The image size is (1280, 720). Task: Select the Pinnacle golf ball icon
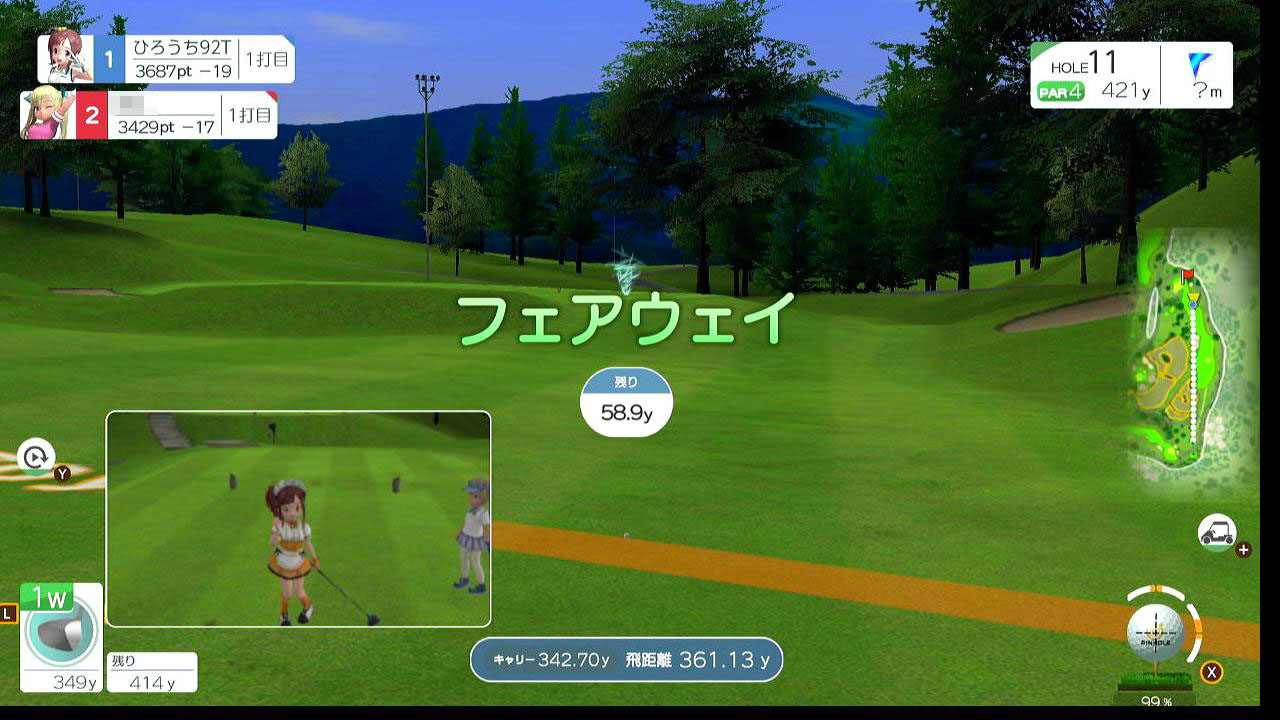click(1155, 631)
